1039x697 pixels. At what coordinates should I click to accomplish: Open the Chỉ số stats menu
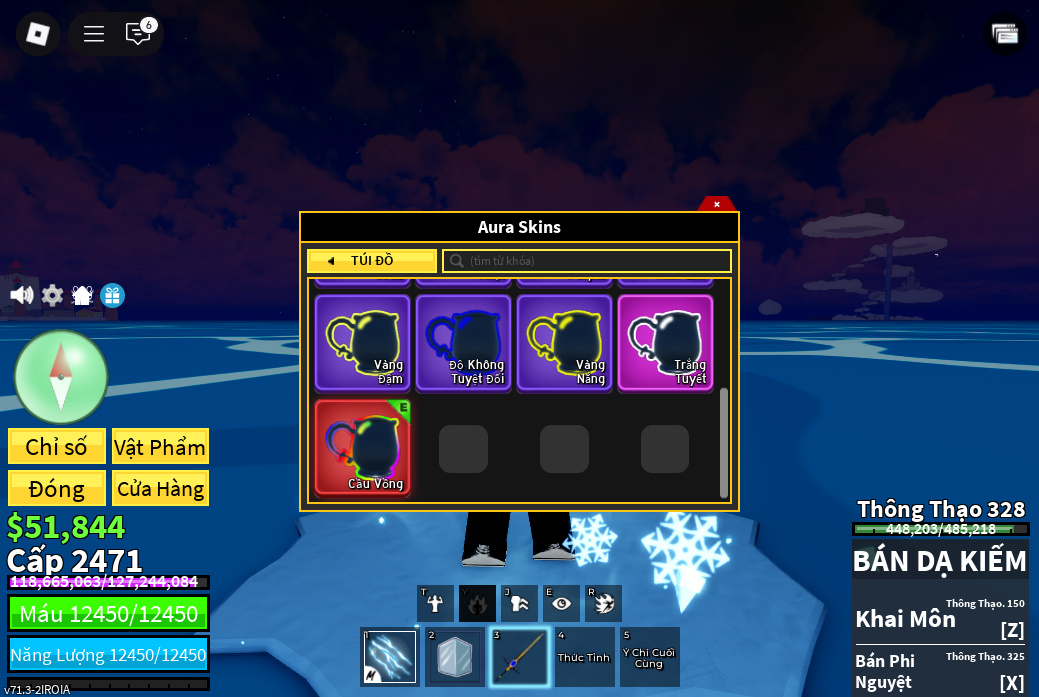pyautogui.click(x=57, y=447)
